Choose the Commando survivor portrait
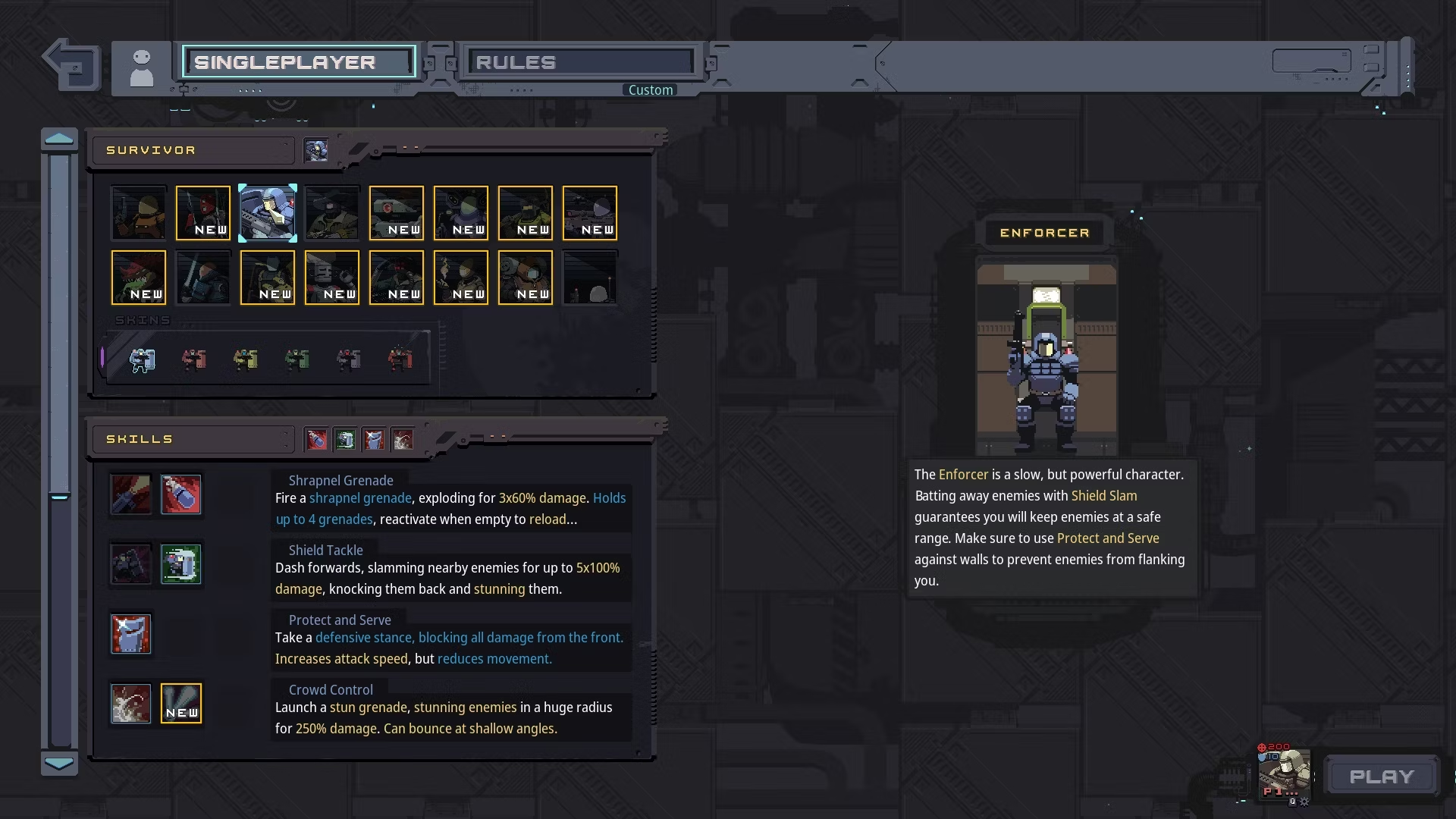Image resolution: width=1456 pixels, height=819 pixels. (138, 213)
